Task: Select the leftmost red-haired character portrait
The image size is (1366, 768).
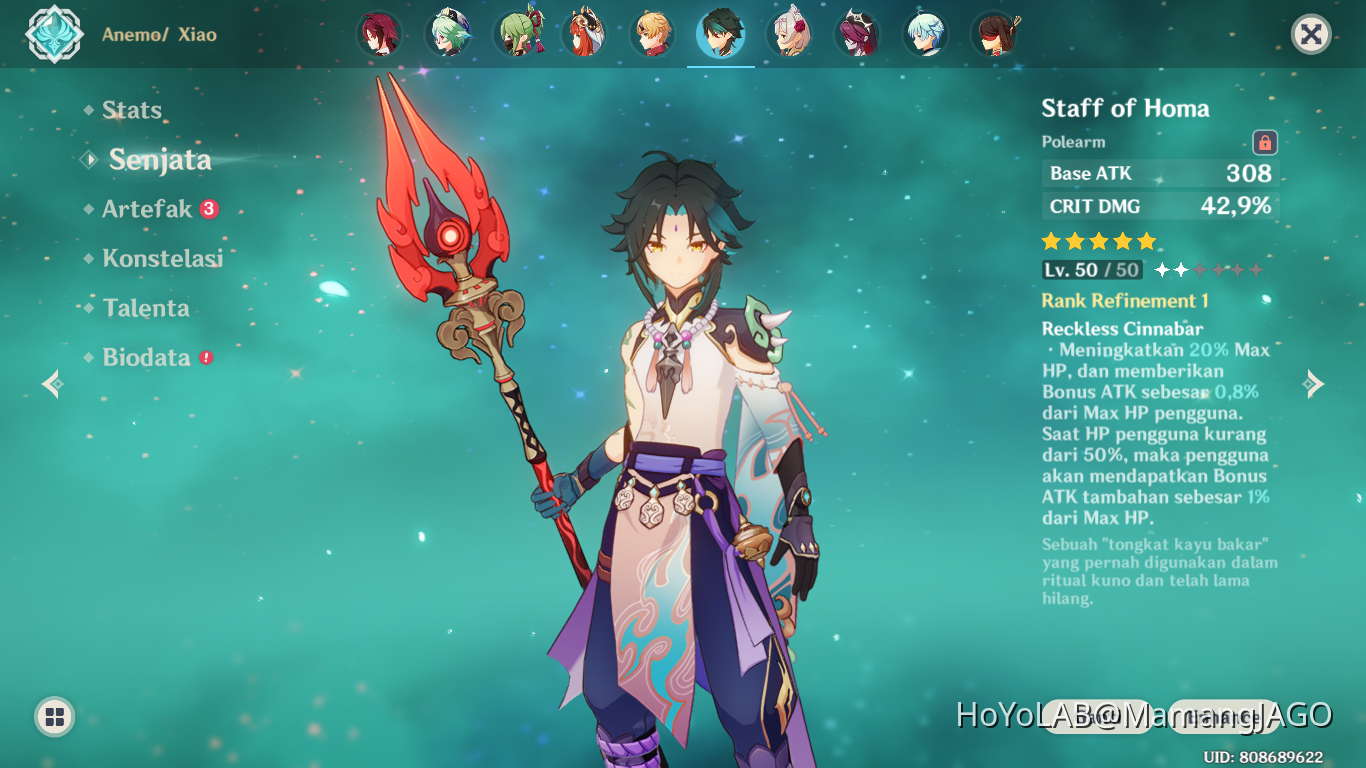Action: tap(379, 32)
